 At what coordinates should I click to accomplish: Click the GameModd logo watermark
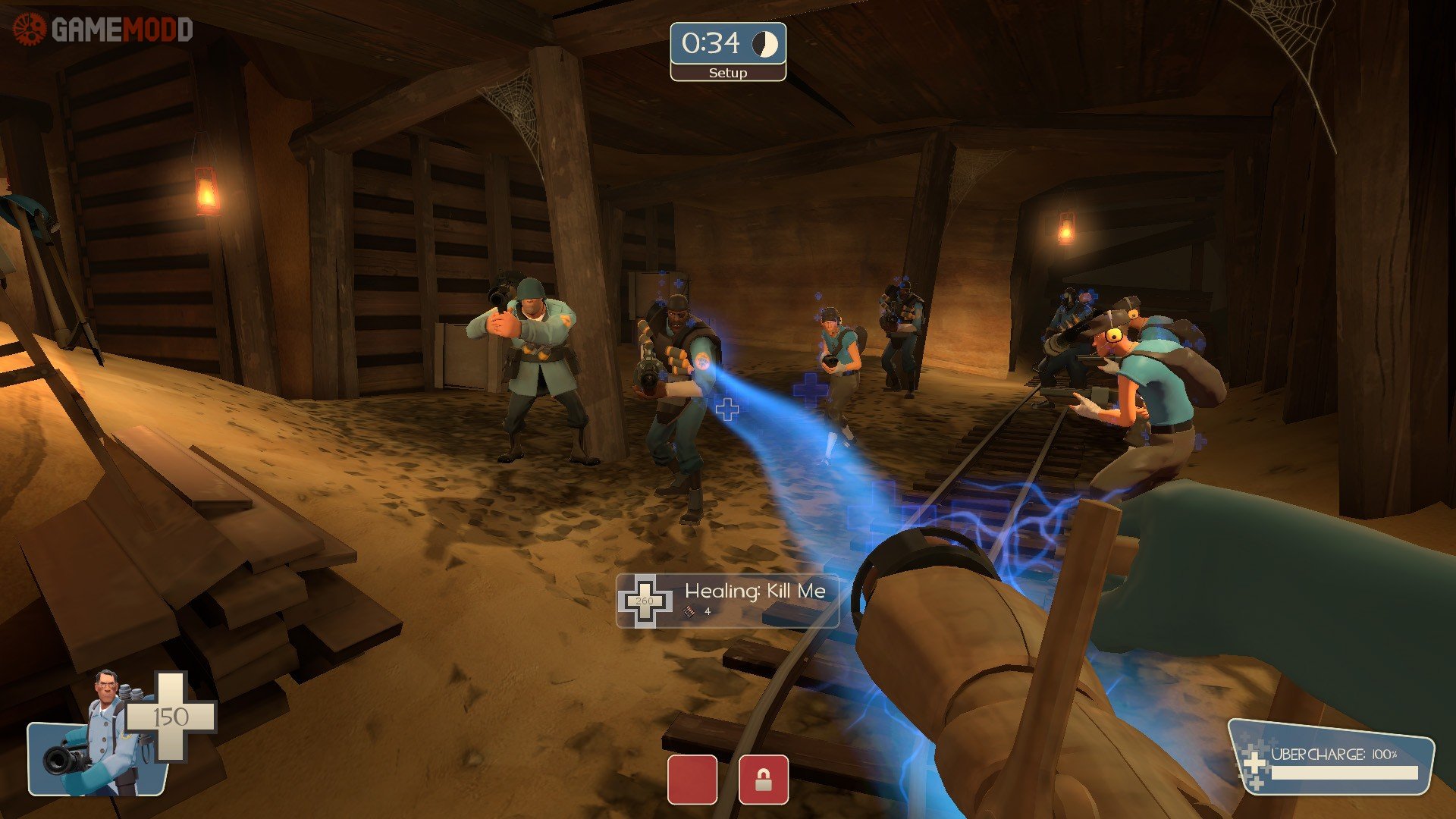(x=103, y=30)
